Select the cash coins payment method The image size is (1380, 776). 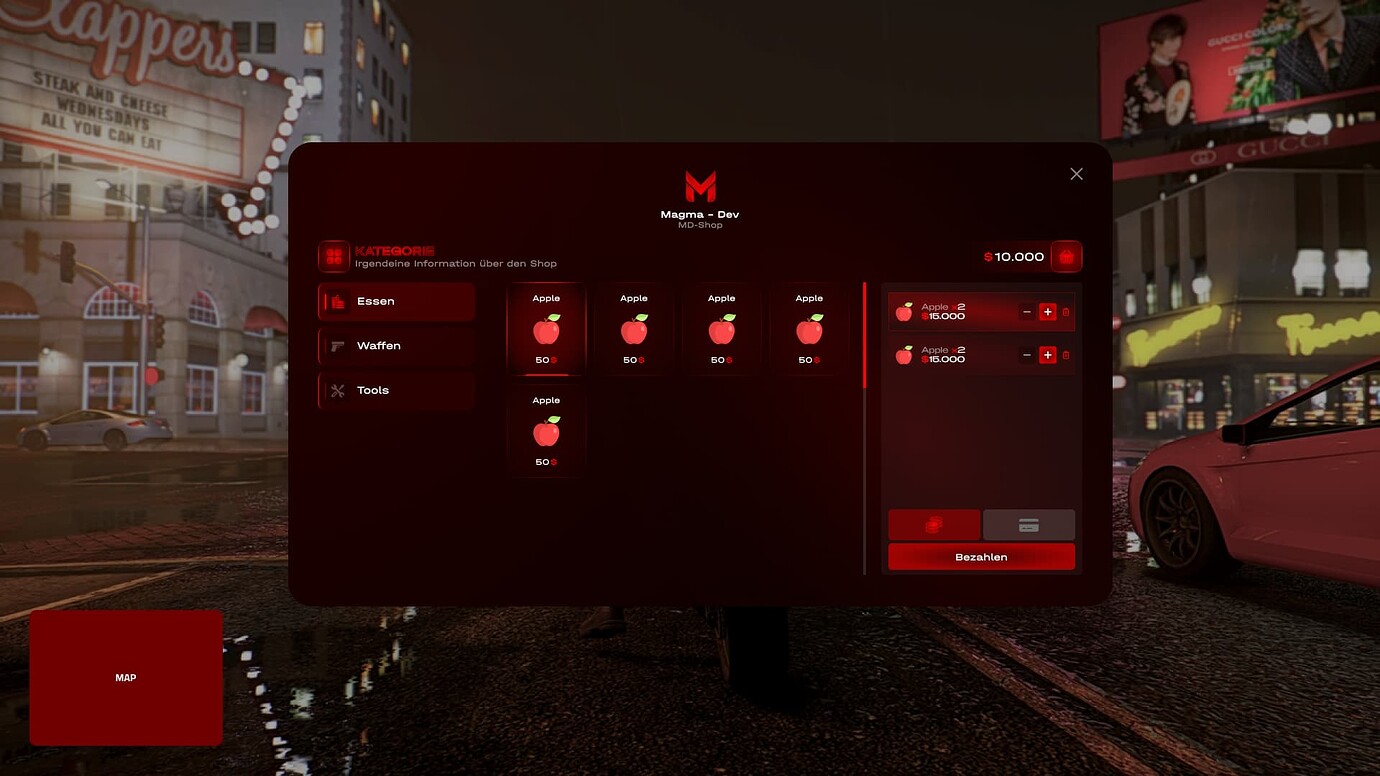pyautogui.click(x=934, y=524)
